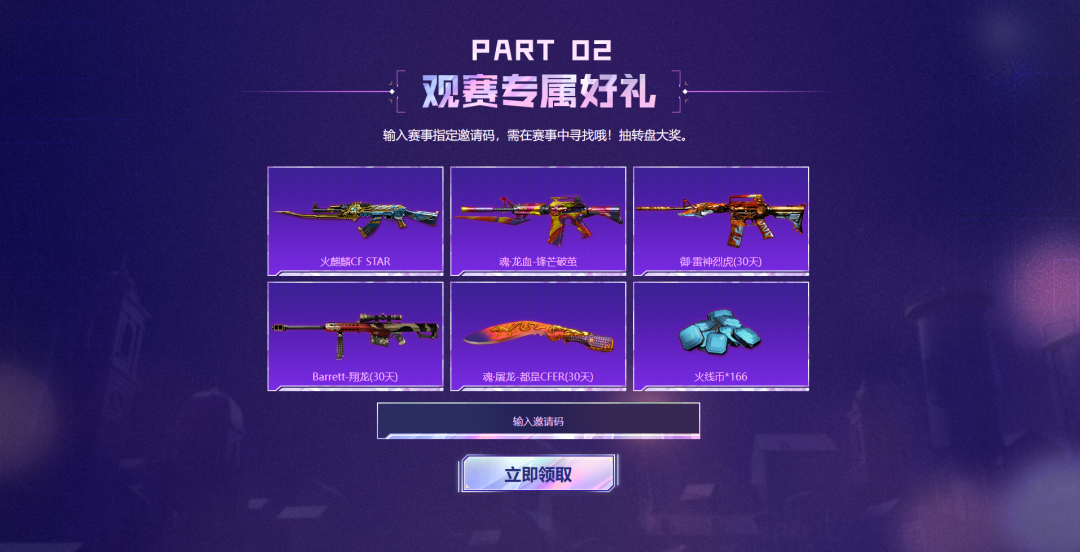Select the 火麒麟CF STAR rifle prize tile
Image resolution: width=1080 pixels, height=552 pixels.
(355, 221)
